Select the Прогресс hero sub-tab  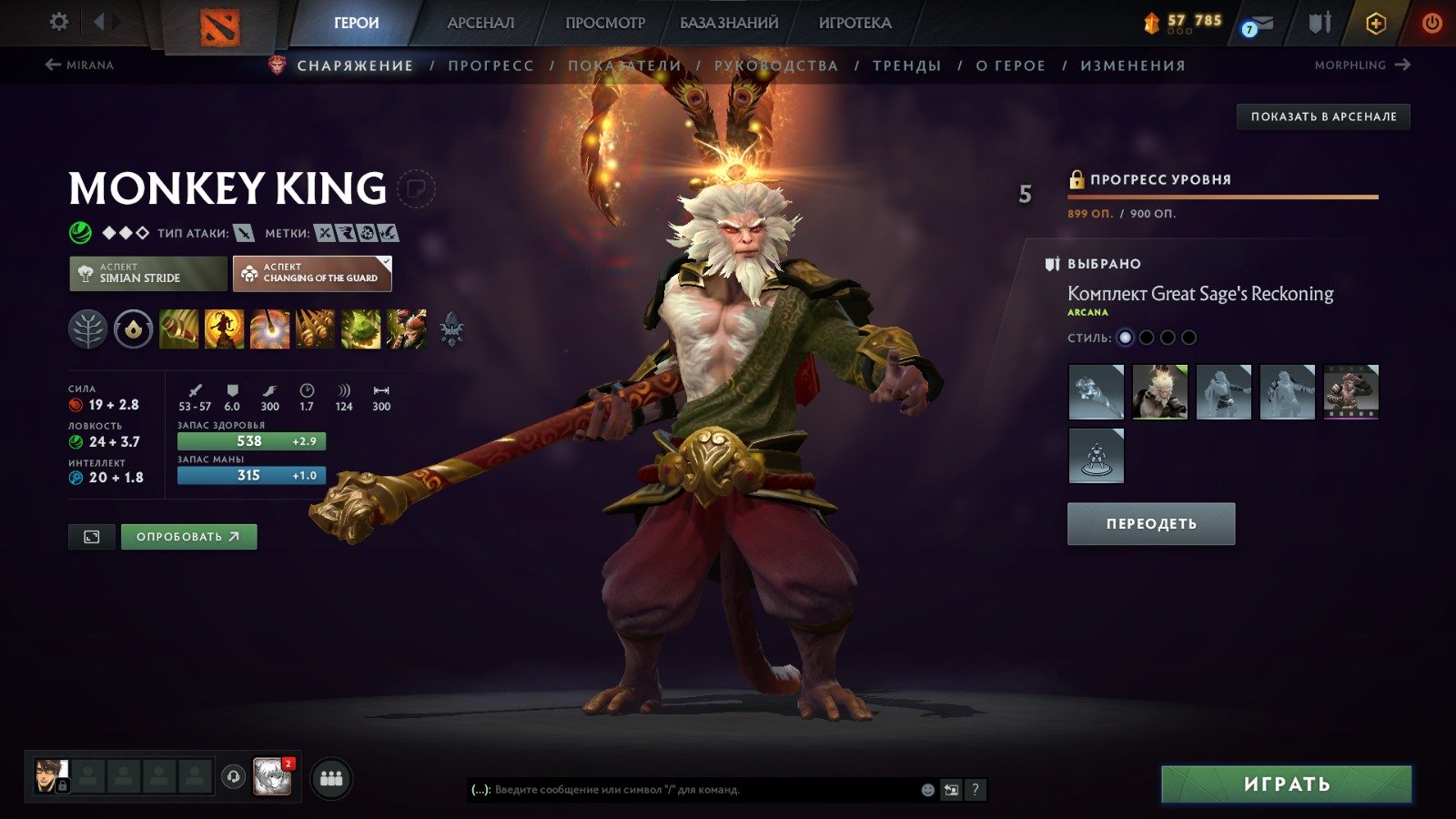(x=490, y=66)
